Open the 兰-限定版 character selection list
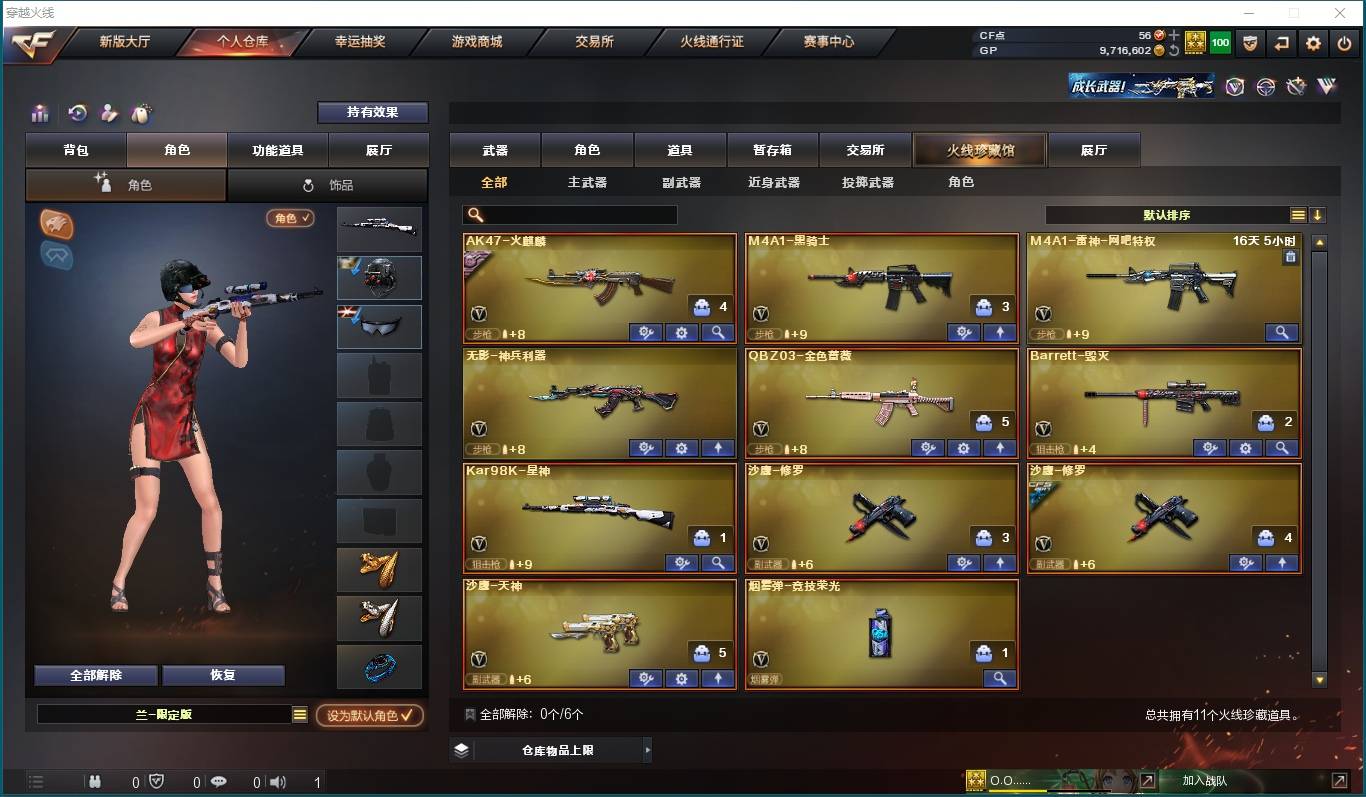Image resolution: width=1366 pixels, height=797 pixels. pyautogui.click(x=165, y=713)
